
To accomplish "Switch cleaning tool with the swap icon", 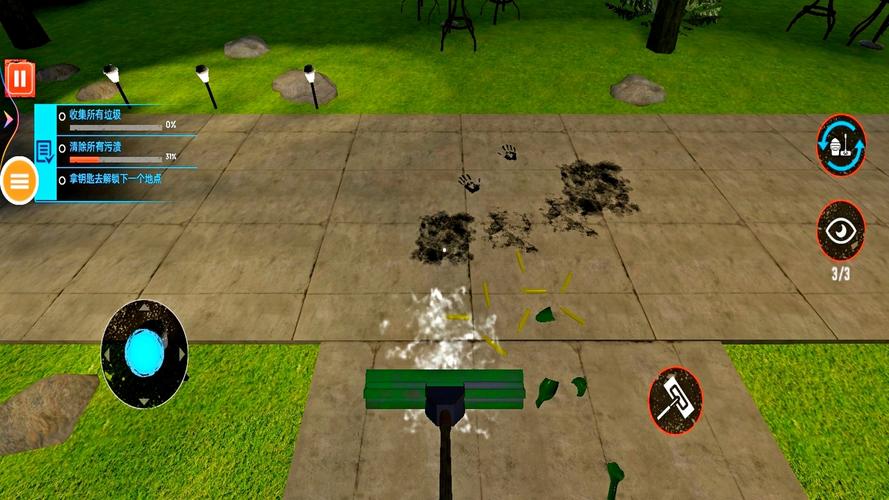I will [841, 145].
